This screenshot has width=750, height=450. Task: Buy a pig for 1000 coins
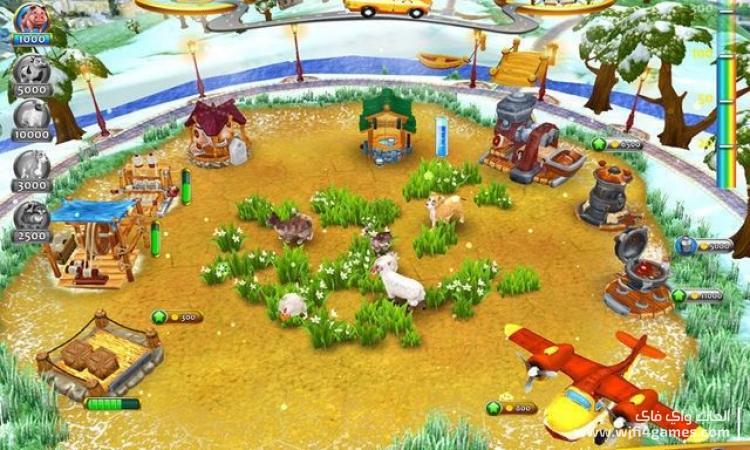32,21
